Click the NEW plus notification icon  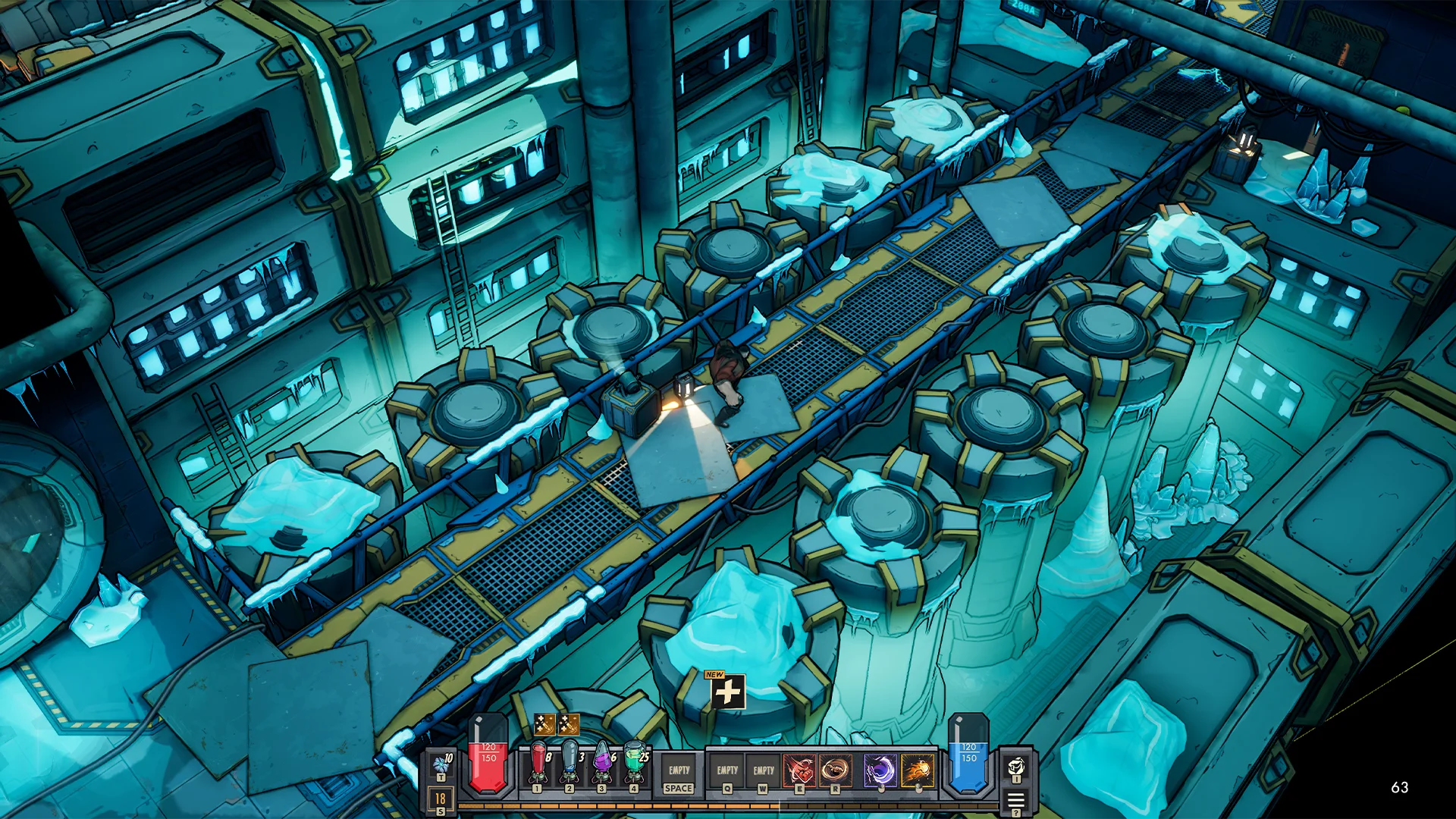tap(727, 691)
